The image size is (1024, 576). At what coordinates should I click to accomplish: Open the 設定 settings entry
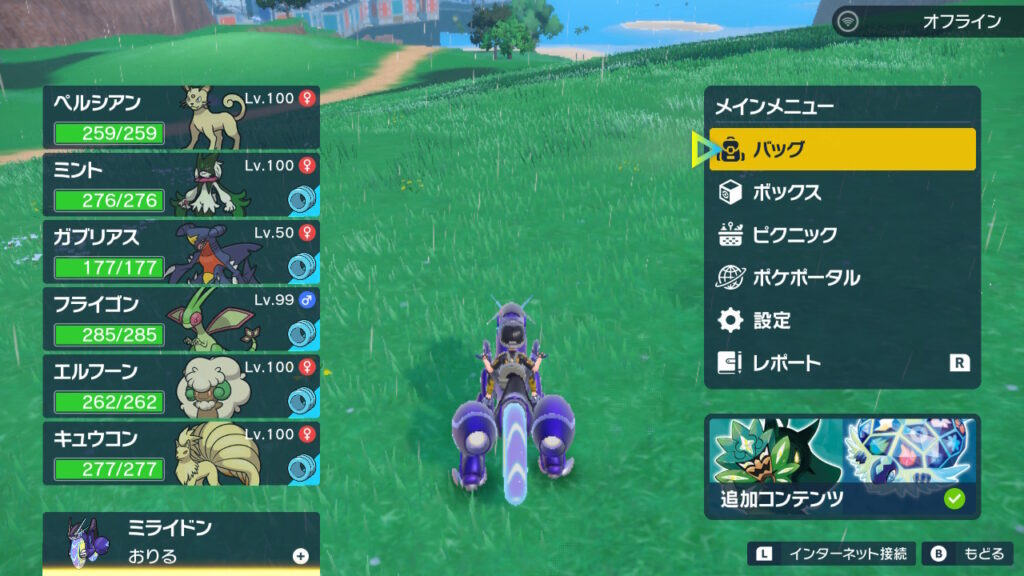pos(842,320)
